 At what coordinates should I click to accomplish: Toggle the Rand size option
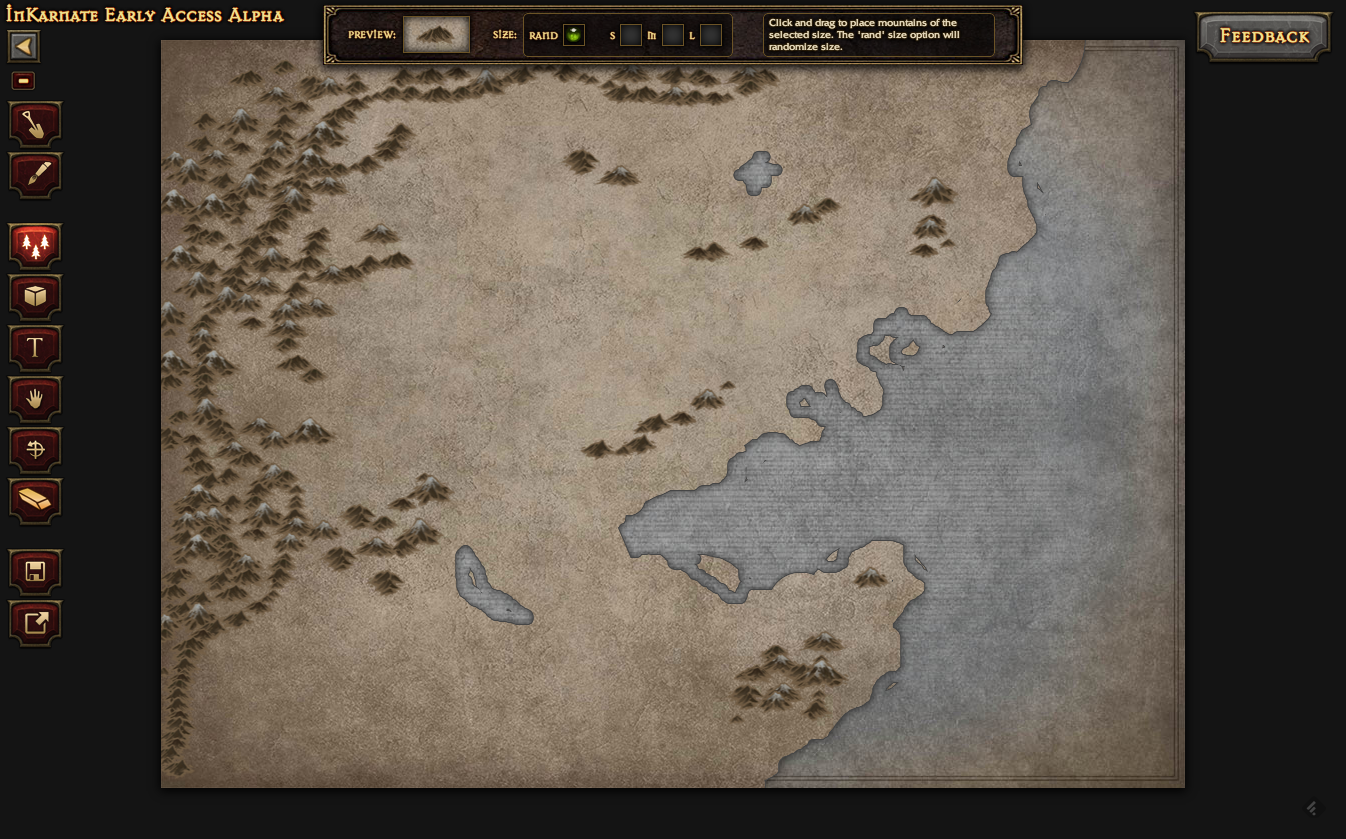pyautogui.click(x=574, y=35)
